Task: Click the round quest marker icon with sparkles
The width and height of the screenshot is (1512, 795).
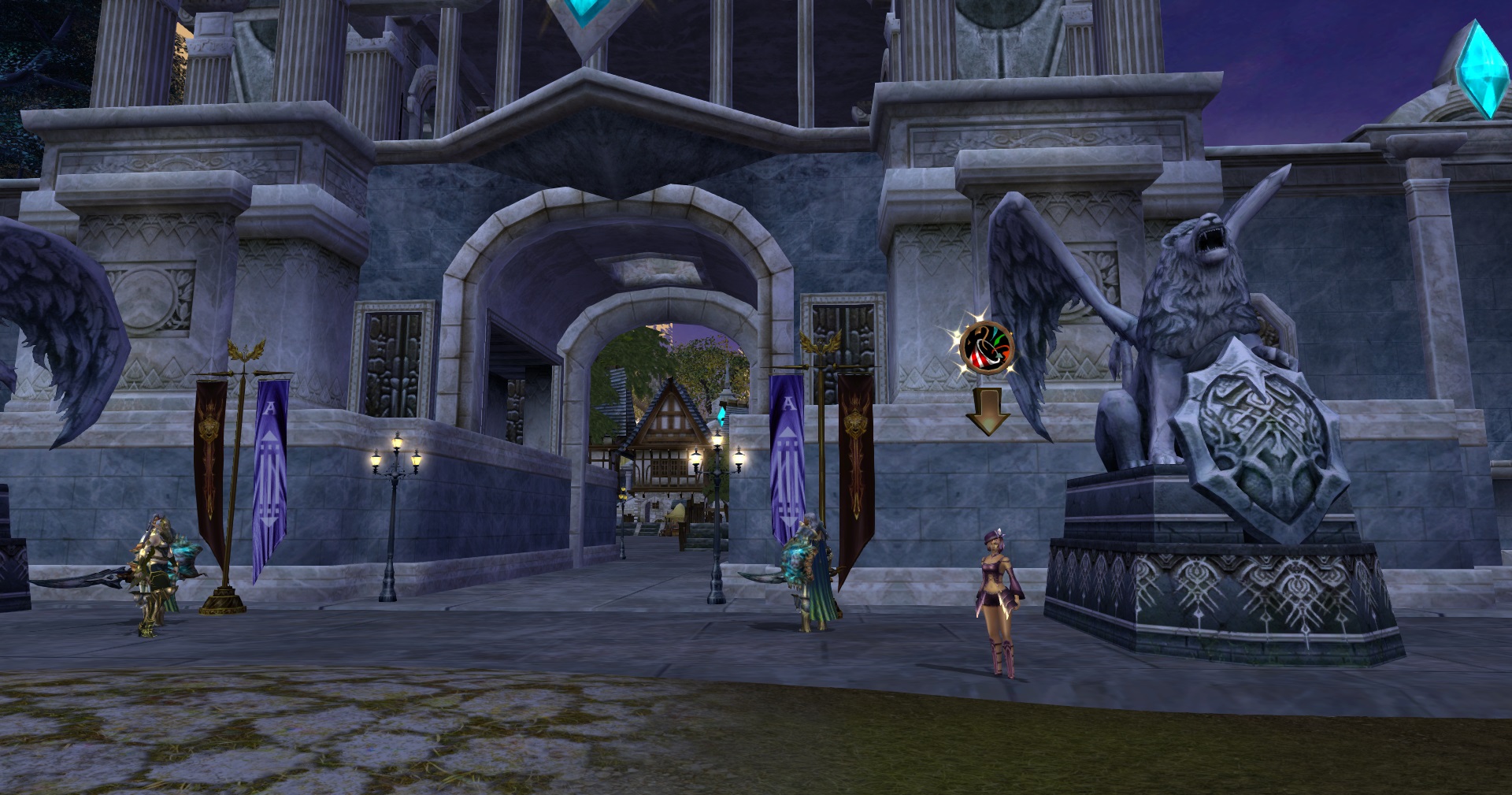Action: 986,347
